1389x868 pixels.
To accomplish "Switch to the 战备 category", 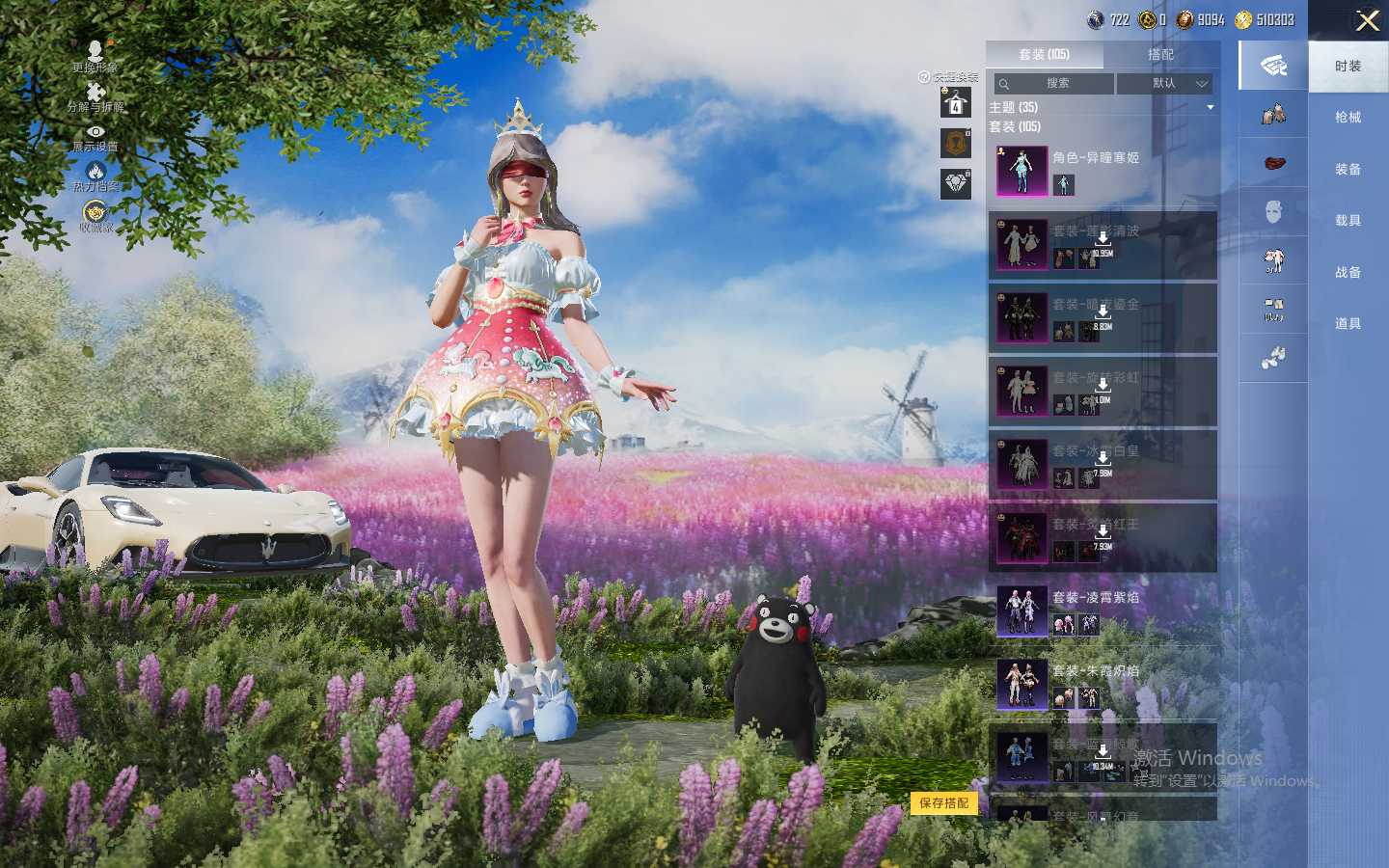I will click(1348, 273).
